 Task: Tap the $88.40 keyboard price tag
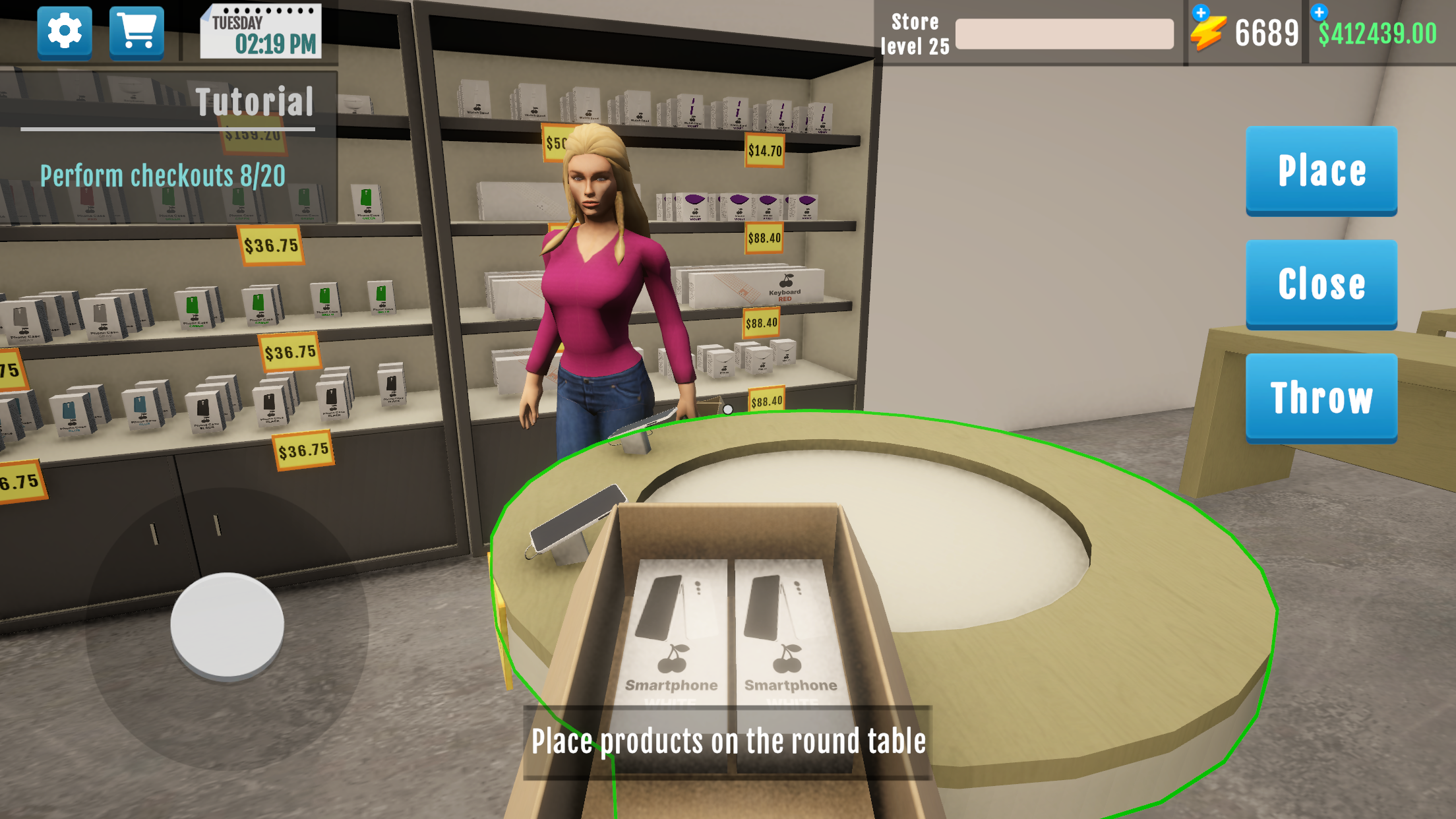[x=762, y=323]
